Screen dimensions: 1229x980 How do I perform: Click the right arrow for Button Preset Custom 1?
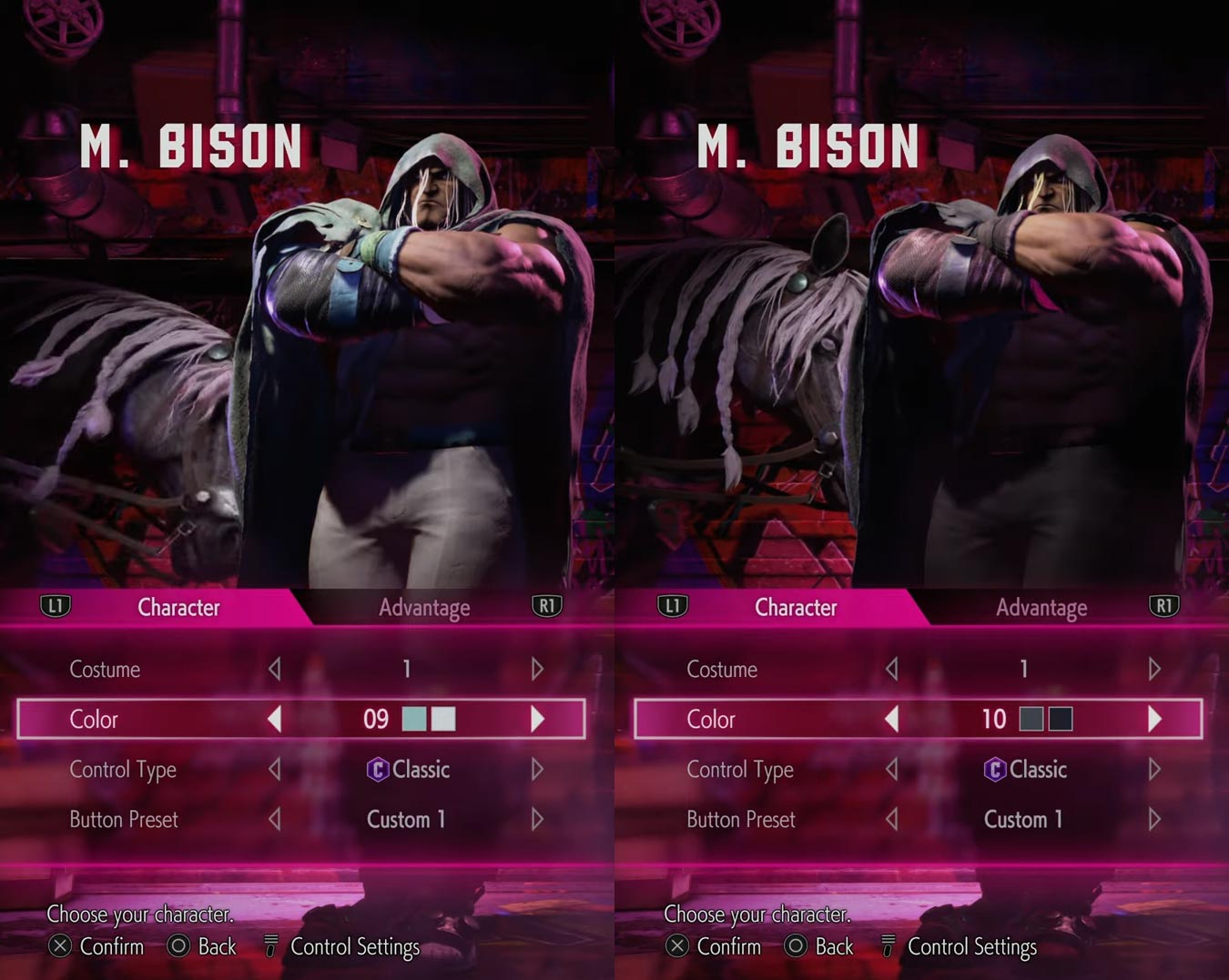click(537, 819)
